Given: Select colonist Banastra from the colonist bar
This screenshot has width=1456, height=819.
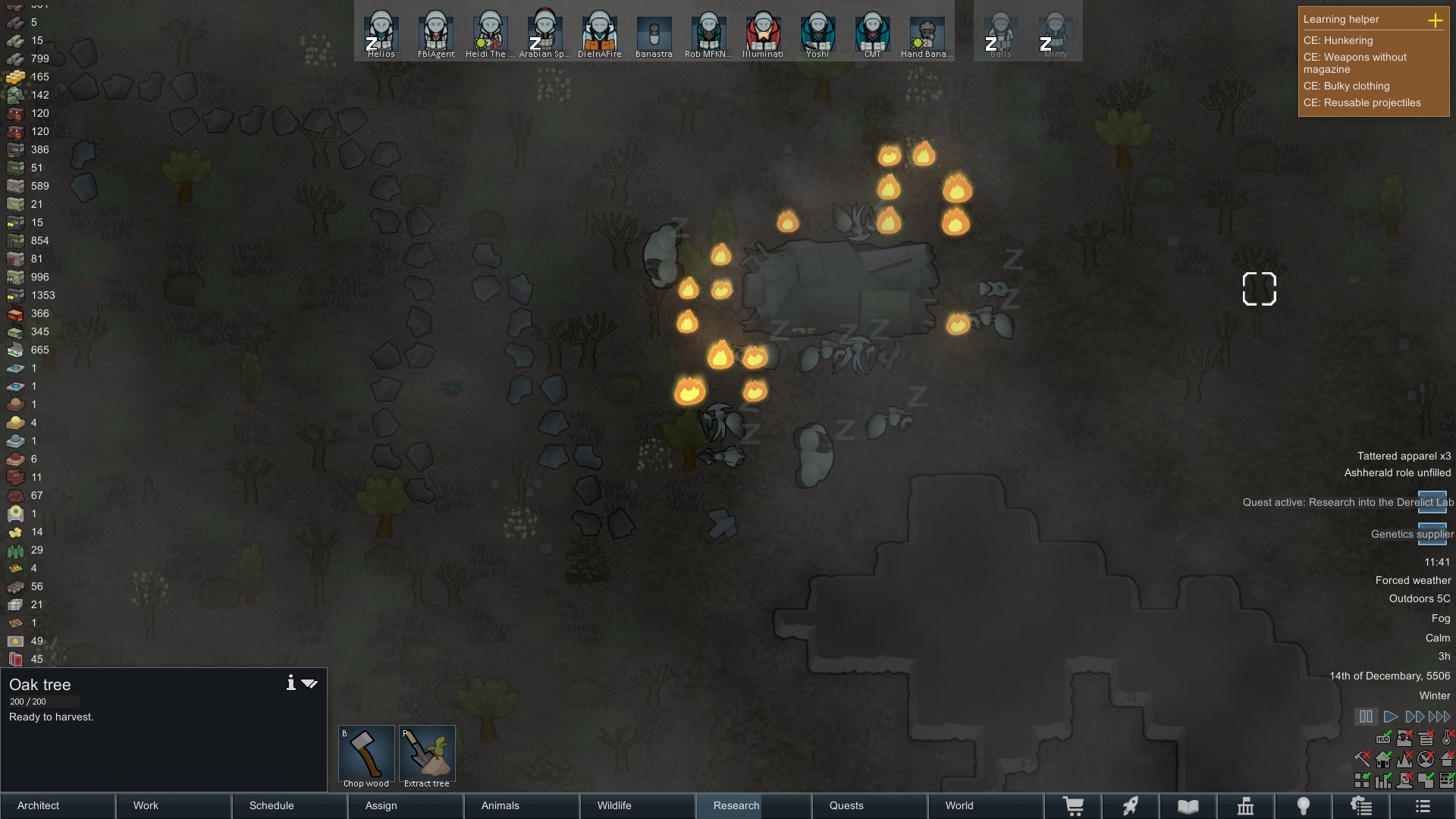Looking at the screenshot, I should [654, 32].
